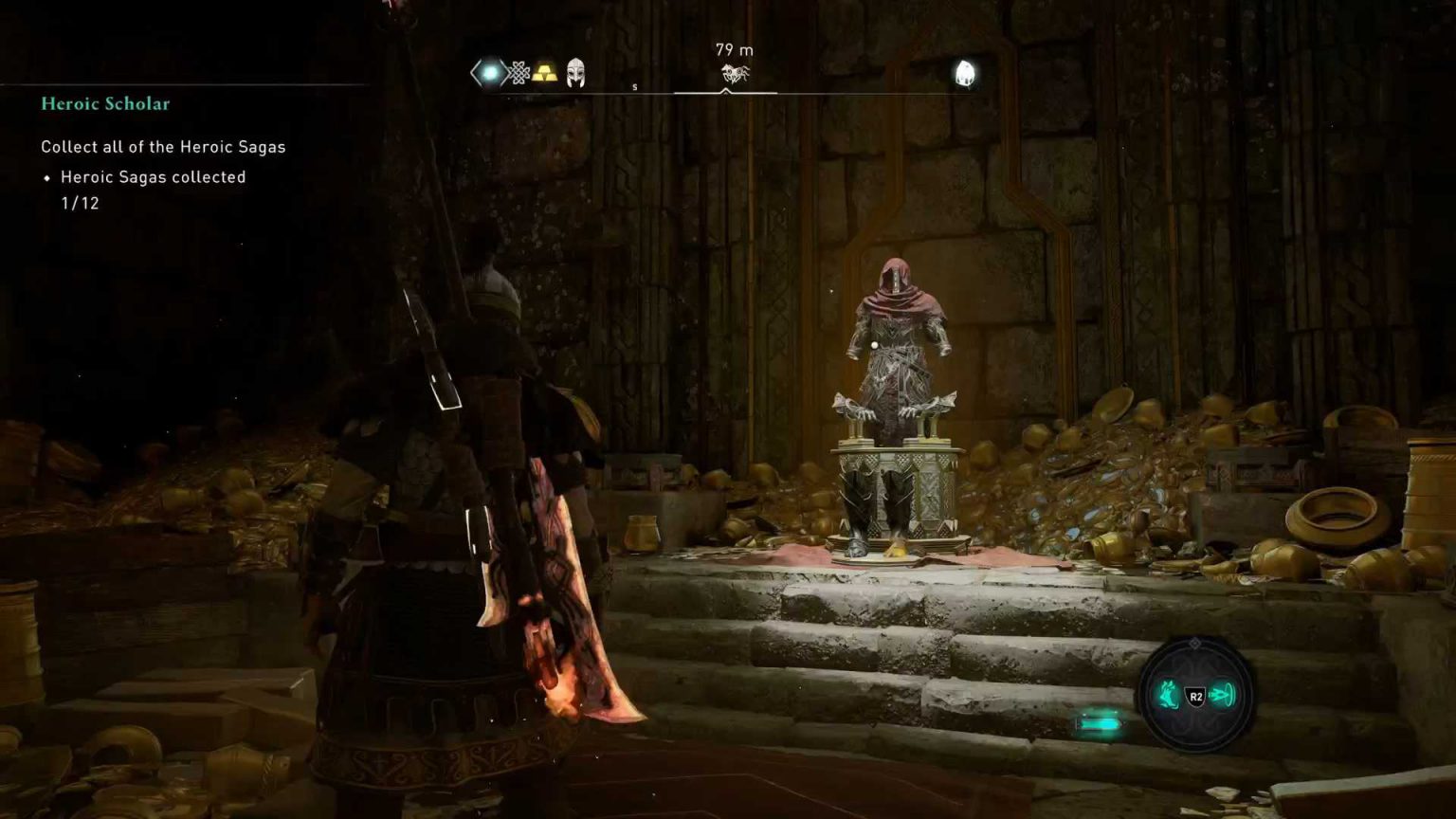This screenshot has width=1456, height=819.
Task: Select the Celtic knot mystery icon on compass
Action: click(x=519, y=70)
